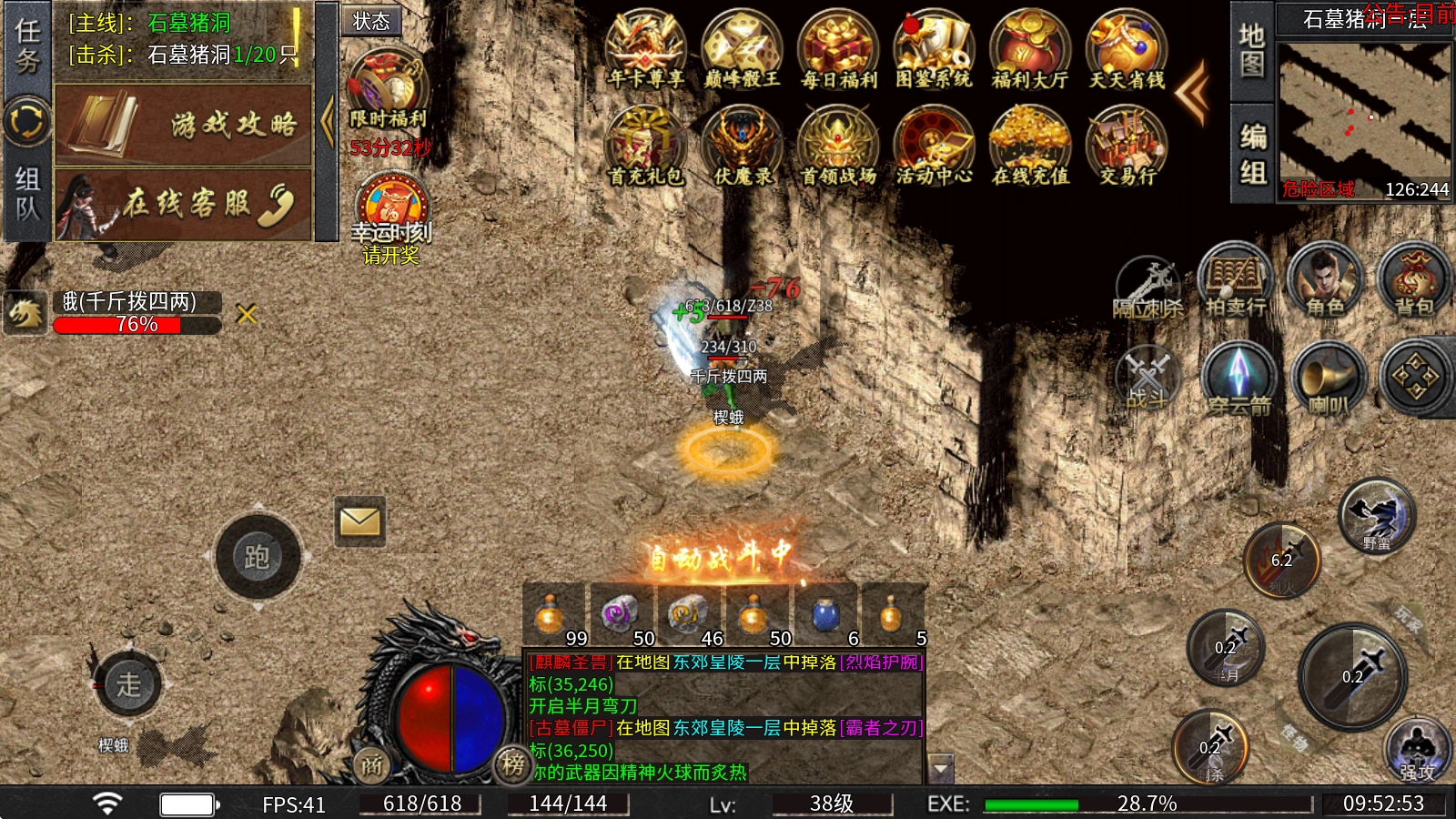Switch to the 组队 team tab
Viewport: 1456px width, 819px height.
27,195
